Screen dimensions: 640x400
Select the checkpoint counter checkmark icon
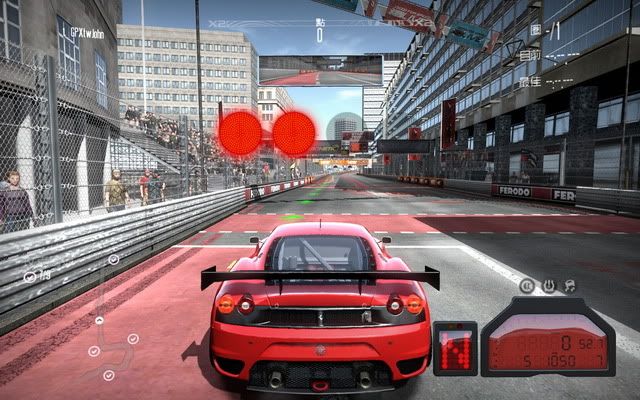[x=30, y=276]
